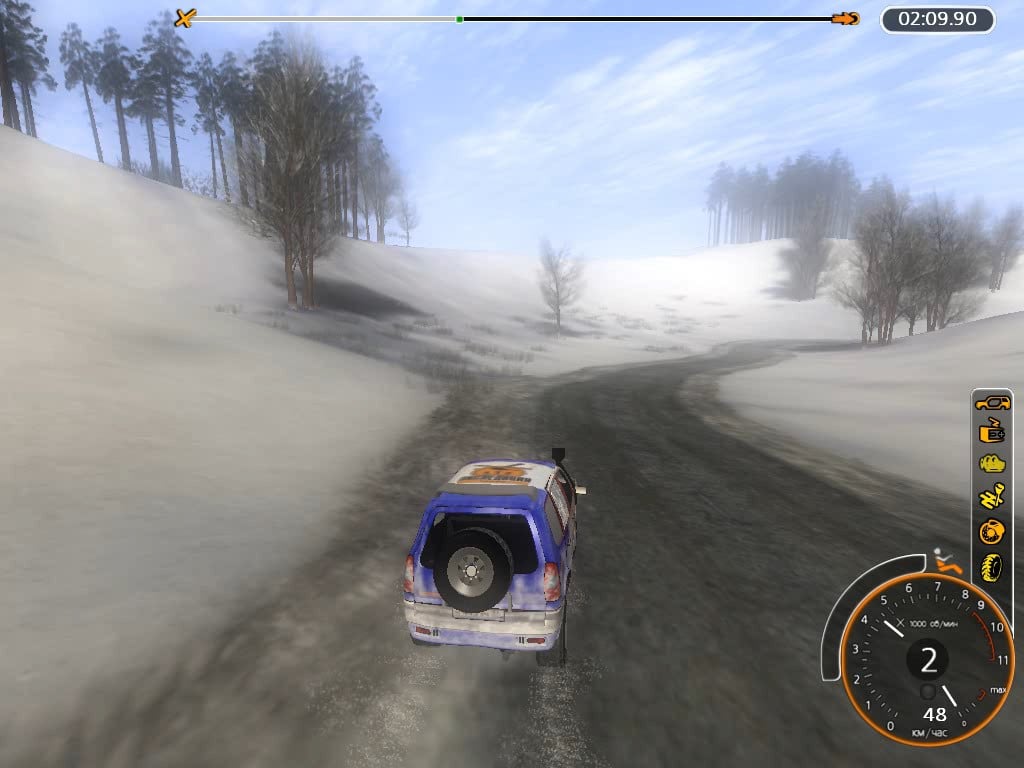Click the start cross marker on the progress bar
The height and width of the screenshot is (768, 1024).
[184, 18]
